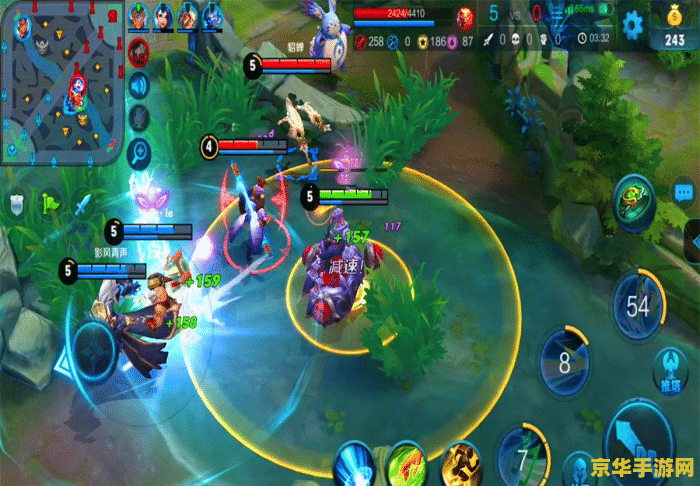Image resolution: width=700 pixels, height=486 pixels.
Task: Use the blue burst summoner spell
Action: pyautogui.click(x=356, y=464)
